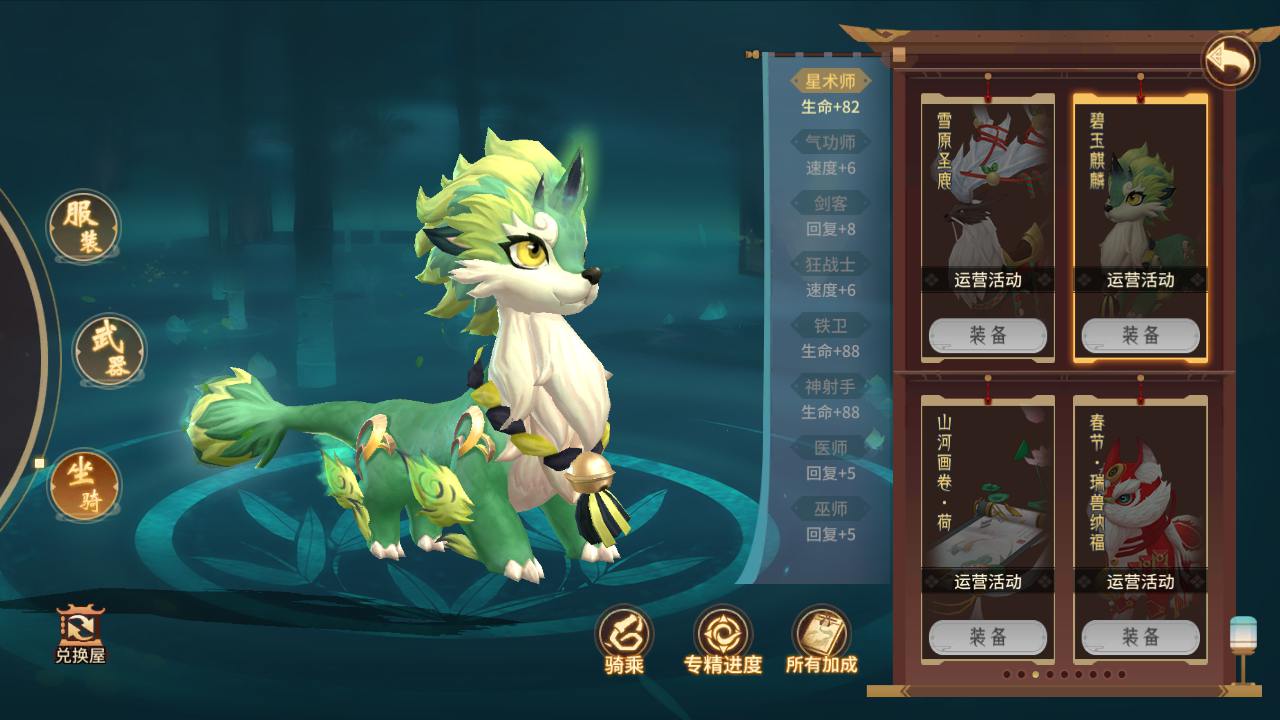Equip the 雪原圣鹿 mount

[988, 336]
